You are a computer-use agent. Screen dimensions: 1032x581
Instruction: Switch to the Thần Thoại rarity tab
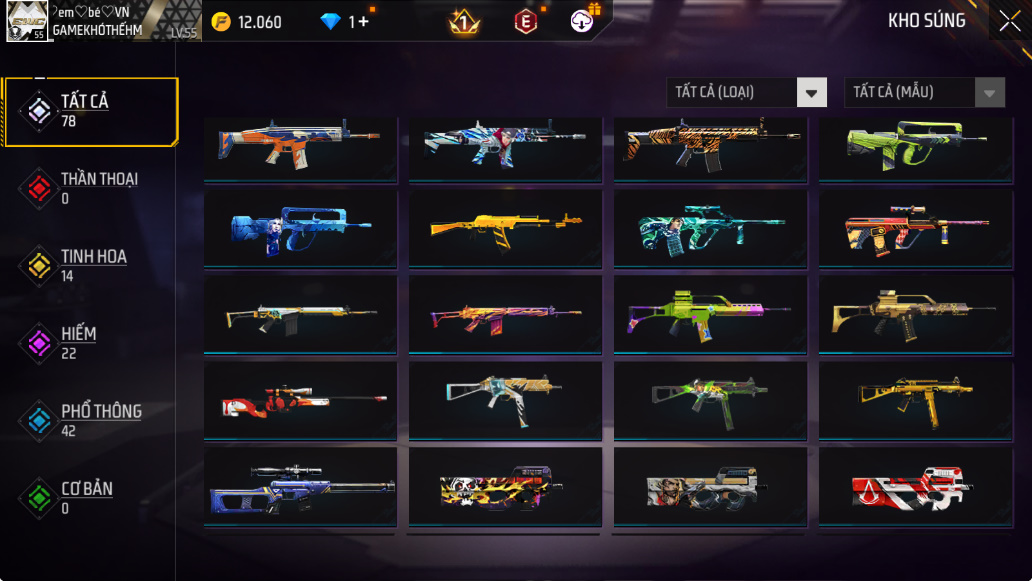tap(91, 188)
